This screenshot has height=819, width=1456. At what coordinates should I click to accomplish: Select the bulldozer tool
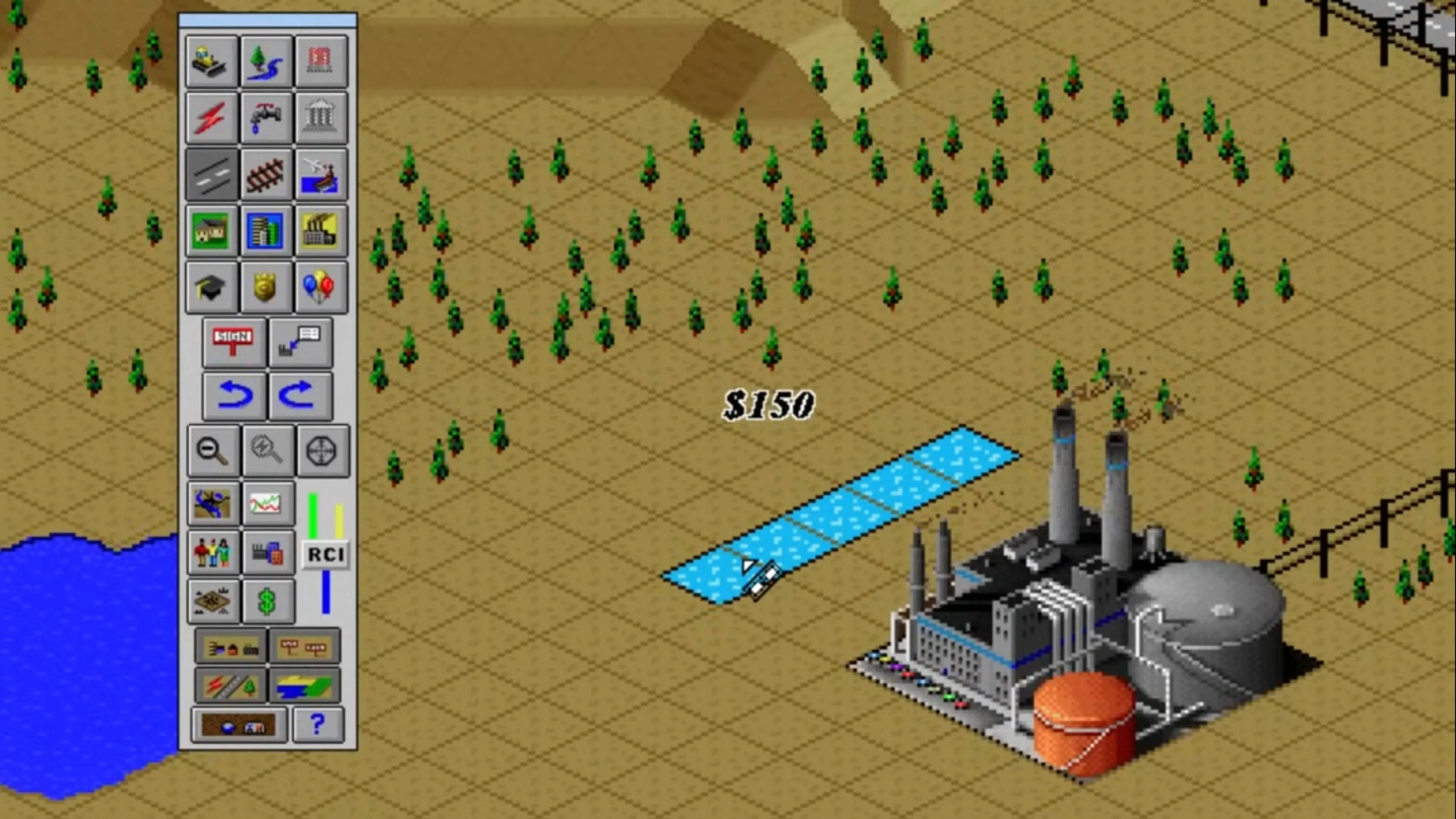point(212,61)
